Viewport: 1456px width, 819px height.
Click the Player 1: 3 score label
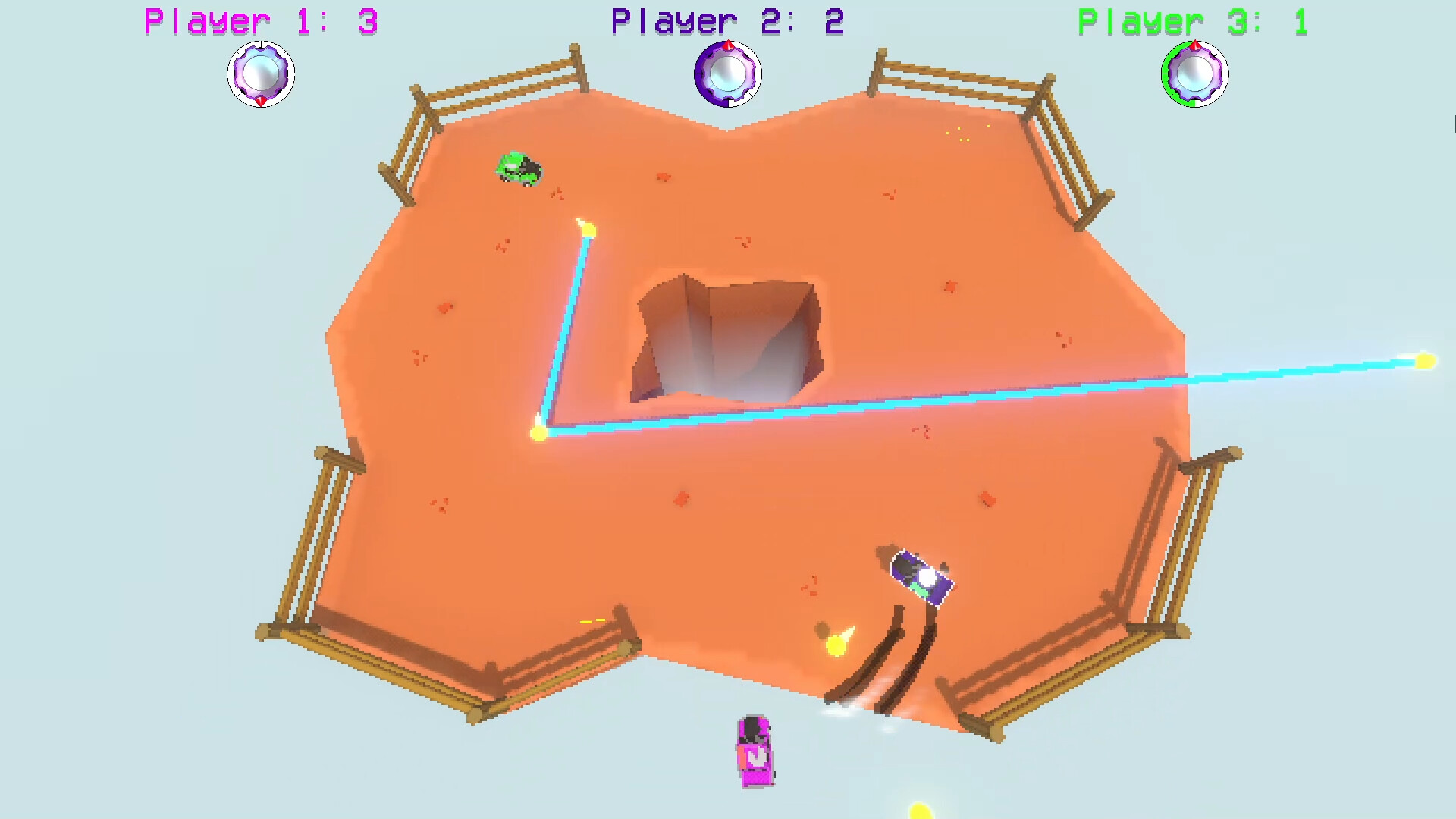point(258,20)
